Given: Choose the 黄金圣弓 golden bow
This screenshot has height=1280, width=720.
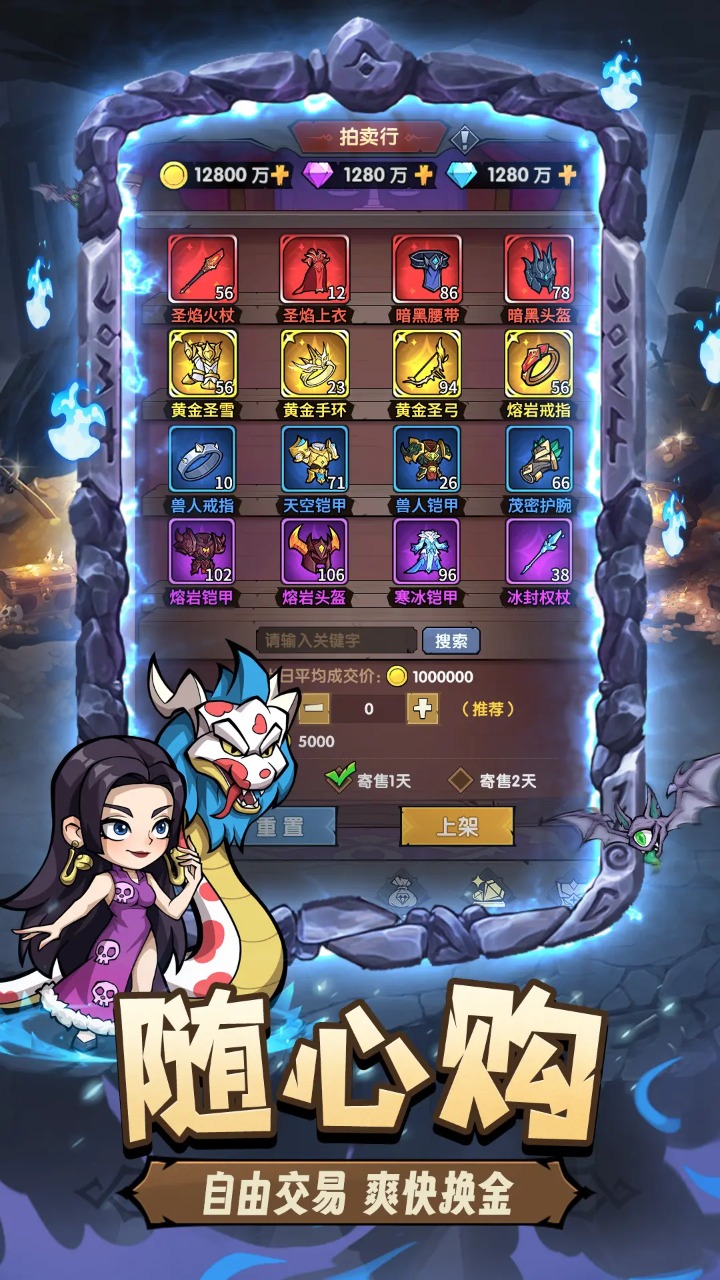Looking at the screenshot, I should point(426,364).
